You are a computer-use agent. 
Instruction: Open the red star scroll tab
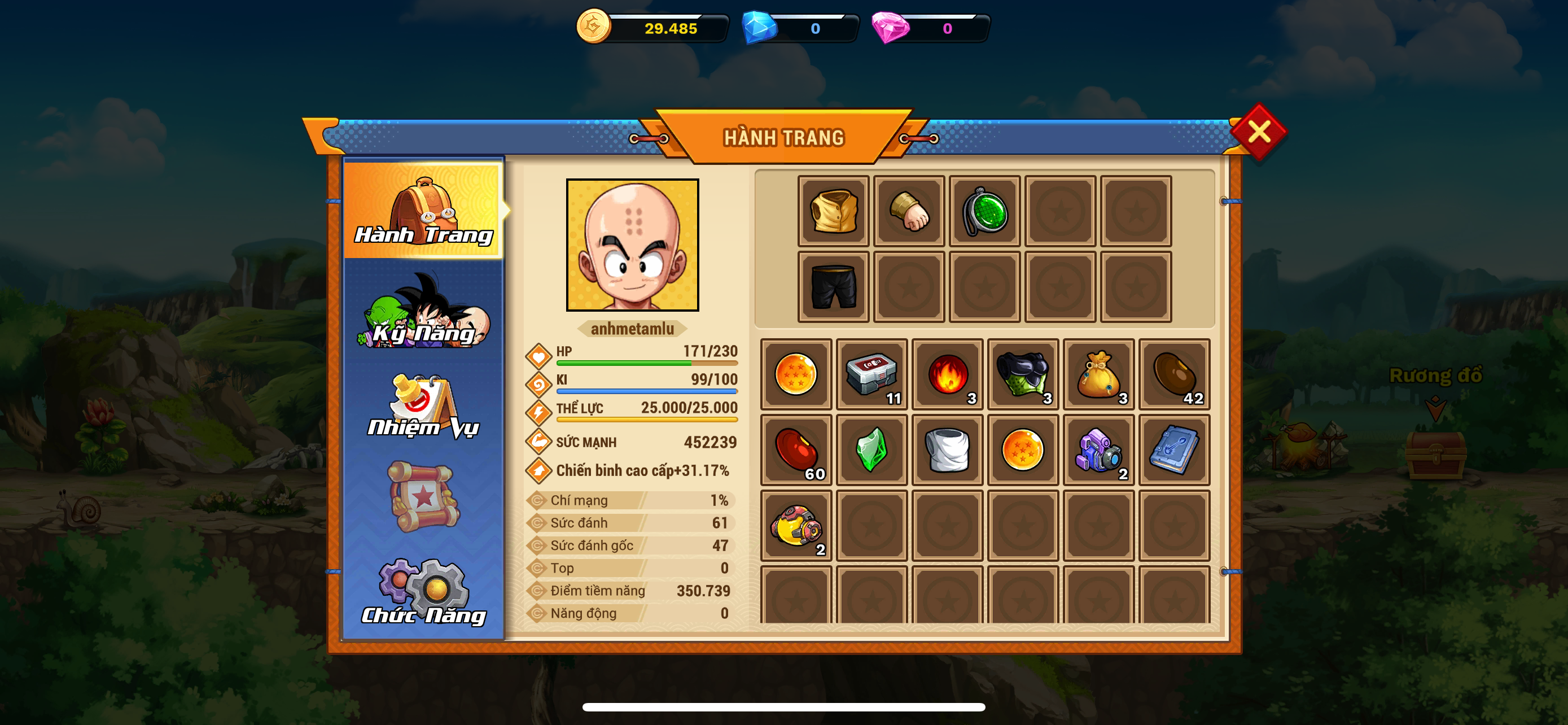coord(424,496)
